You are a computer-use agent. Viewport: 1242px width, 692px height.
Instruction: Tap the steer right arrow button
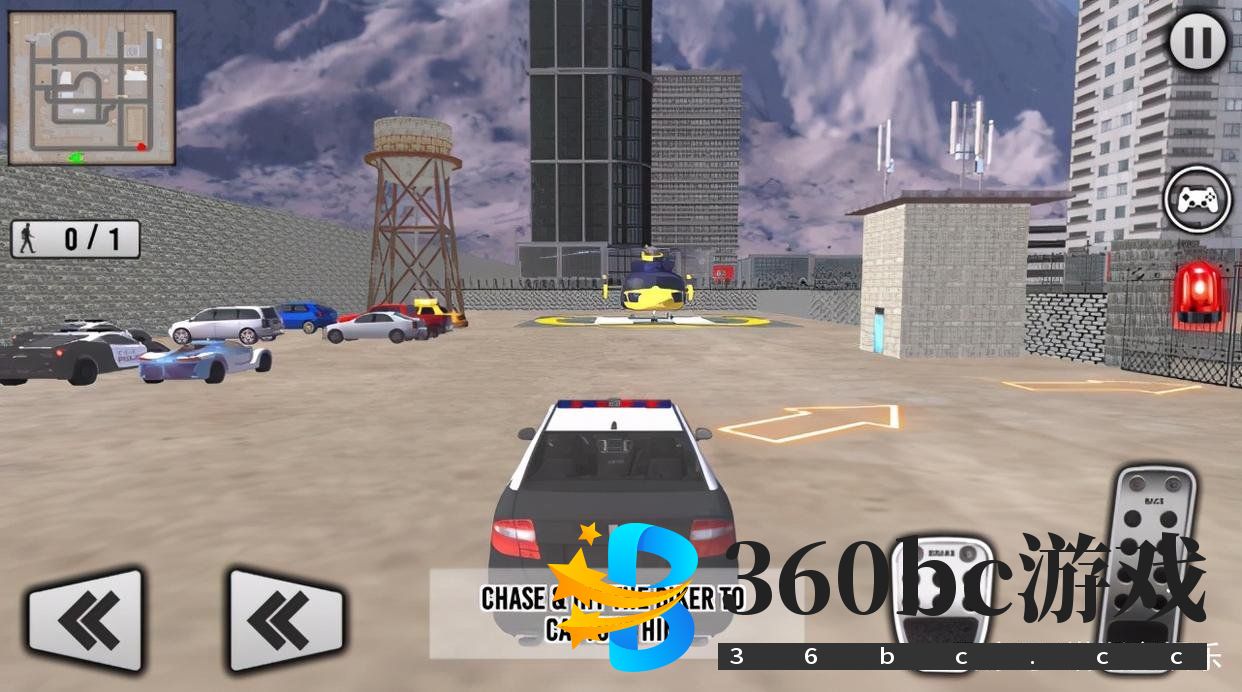coord(286,620)
